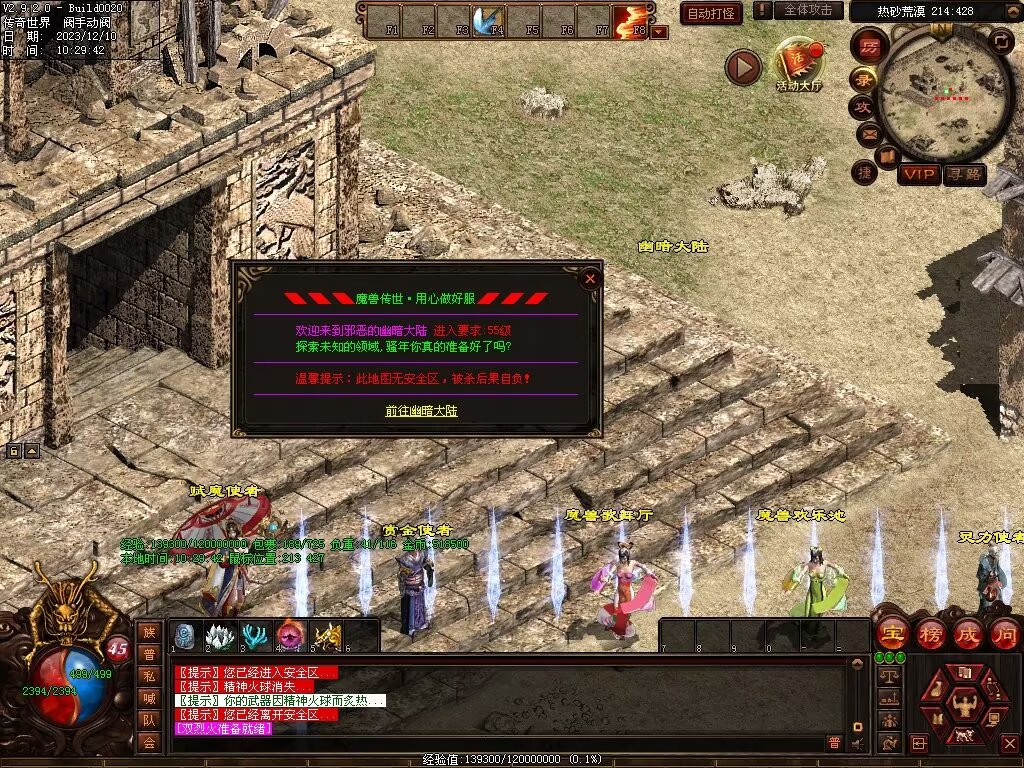This screenshot has height=768, width=1024.
Task: Close the 魔兽传世 dialog window
Action: 590,279
